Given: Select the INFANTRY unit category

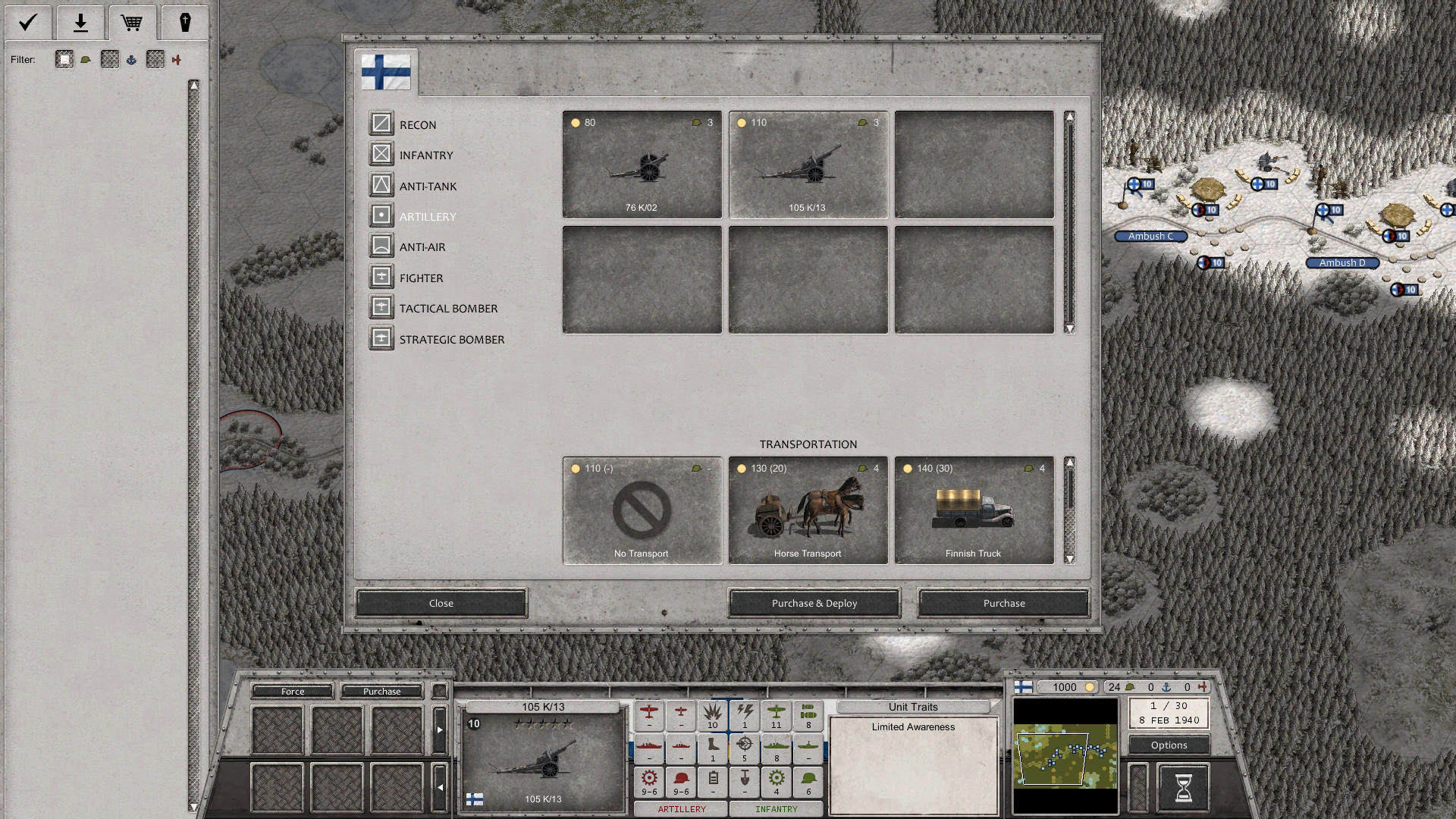Looking at the screenshot, I should (x=426, y=155).
